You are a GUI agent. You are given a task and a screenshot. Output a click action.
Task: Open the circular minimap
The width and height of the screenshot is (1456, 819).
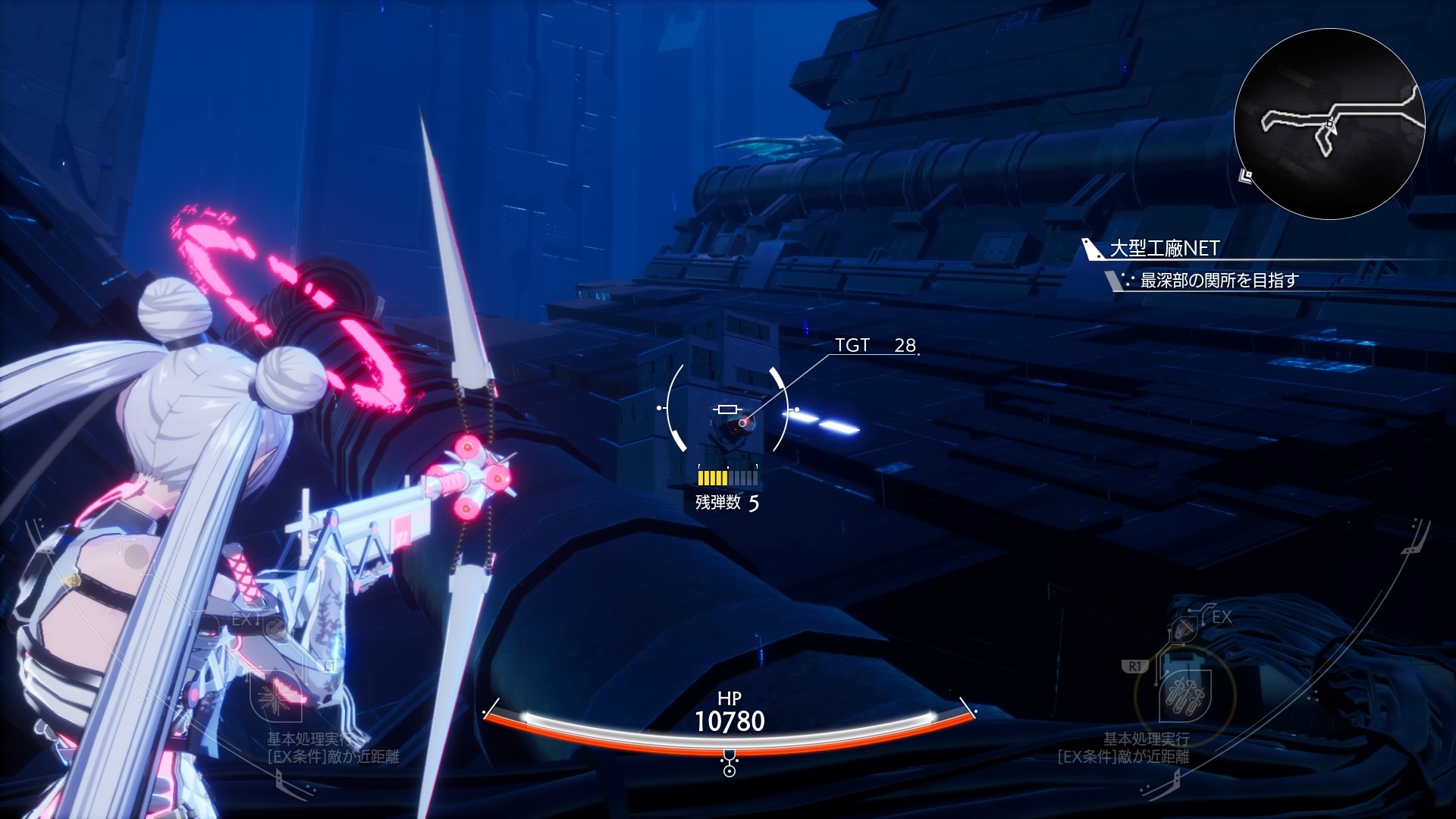point(1329,124)
